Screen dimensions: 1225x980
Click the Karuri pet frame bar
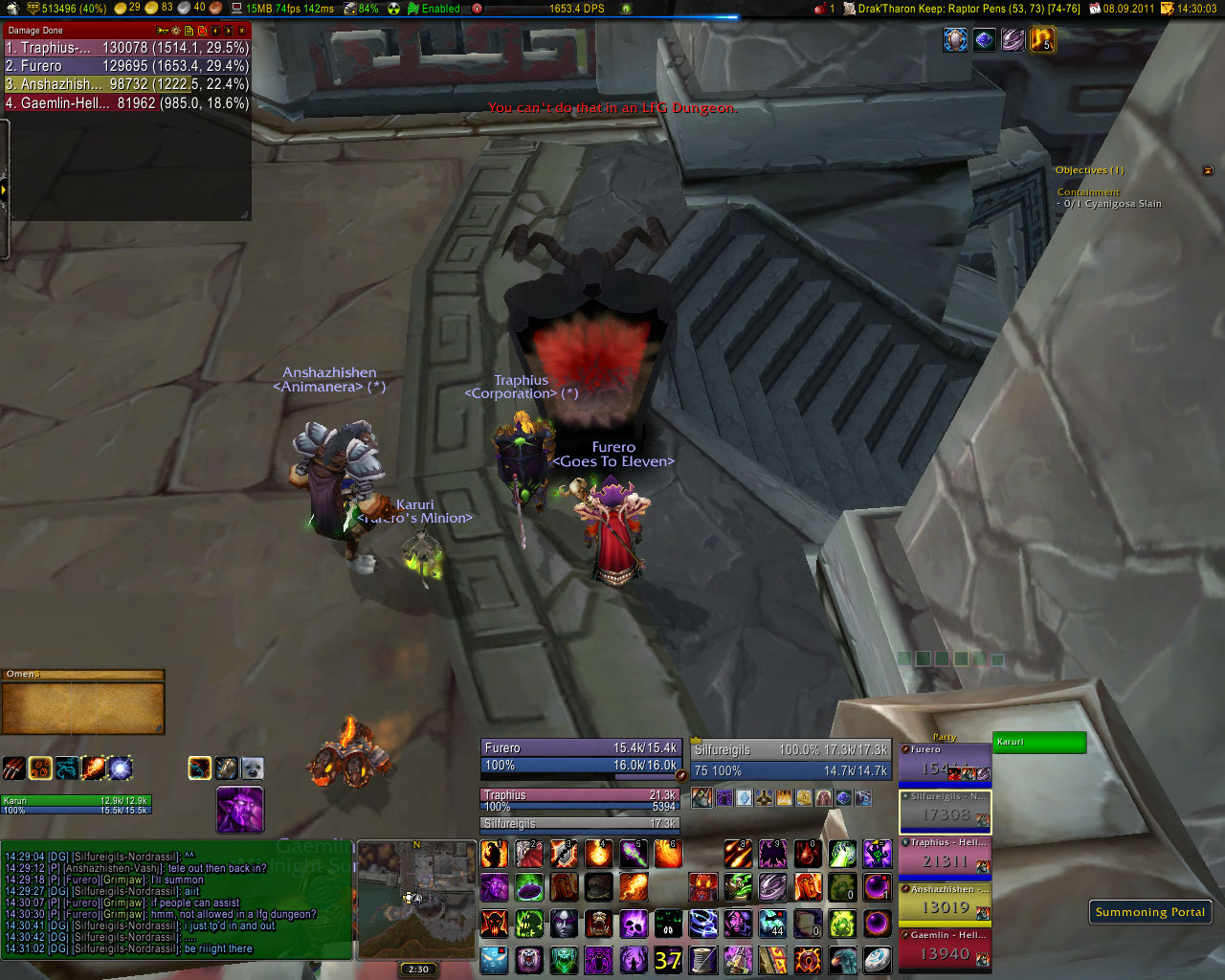coord(1038,742)
